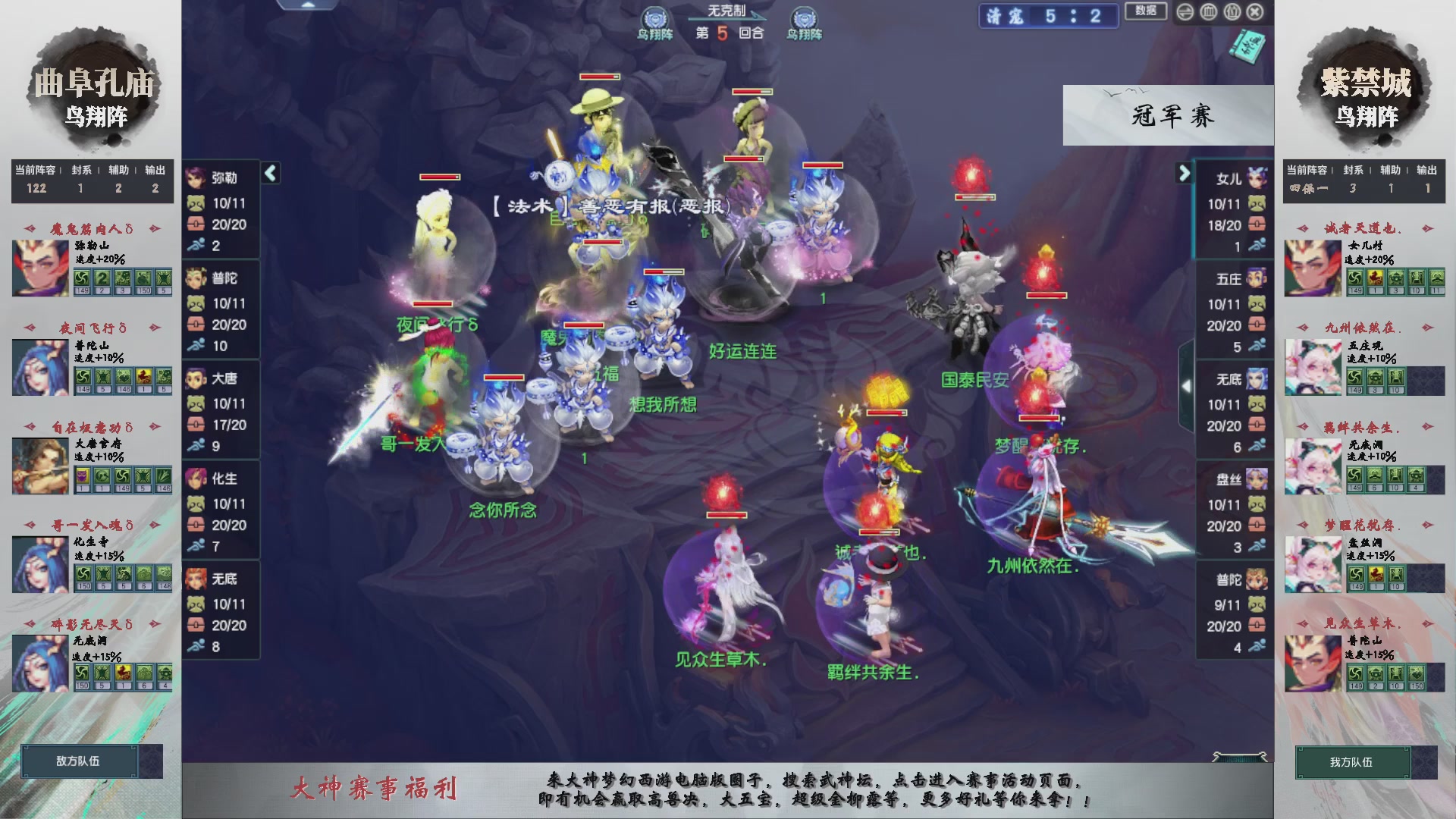Viewport: 1456px width, 819px height.
Task: Collapse the left team panel with its arrow
Action: (269, 173)
